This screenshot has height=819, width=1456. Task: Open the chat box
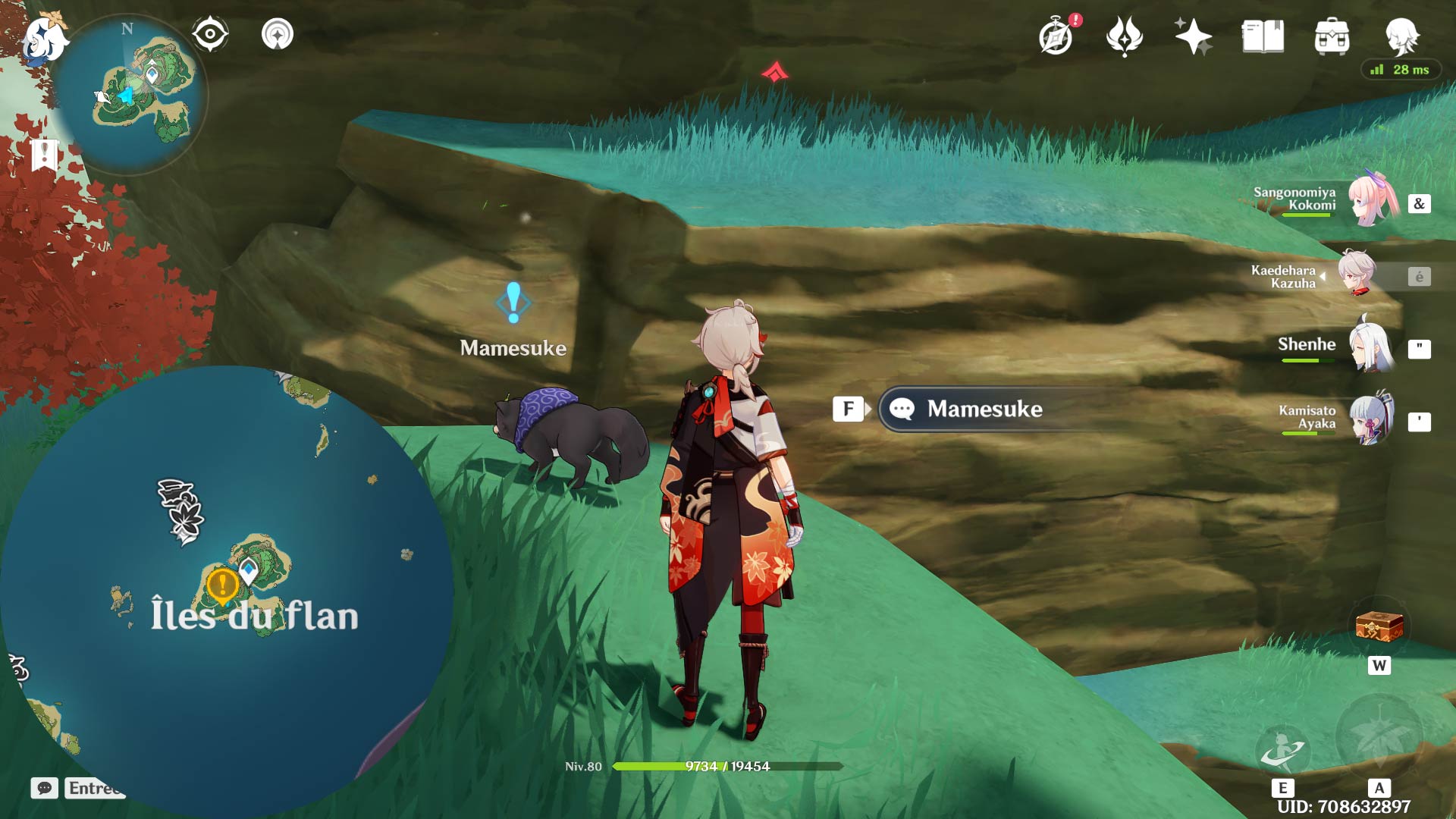(x=45, y=789)
